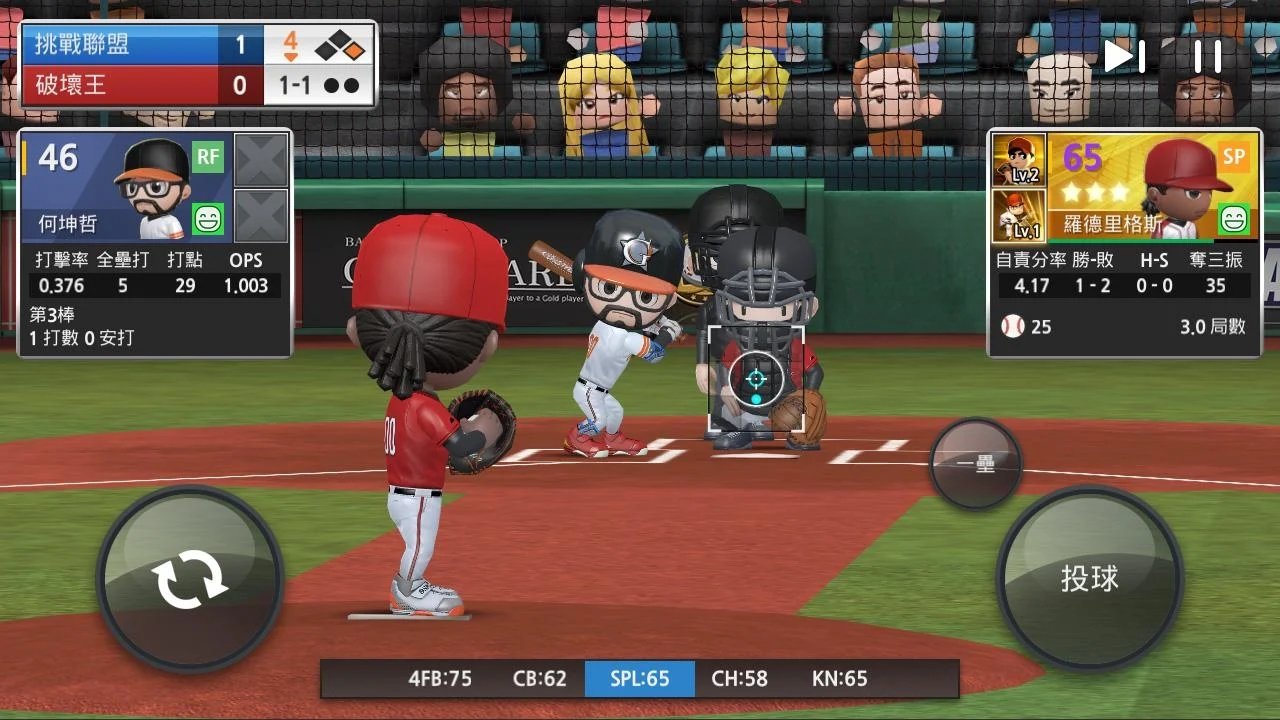This screenshot has height=720, width=1280.
Task: Pick the KN:65 knuckleball pitch
Action: [x=840, y=678]
